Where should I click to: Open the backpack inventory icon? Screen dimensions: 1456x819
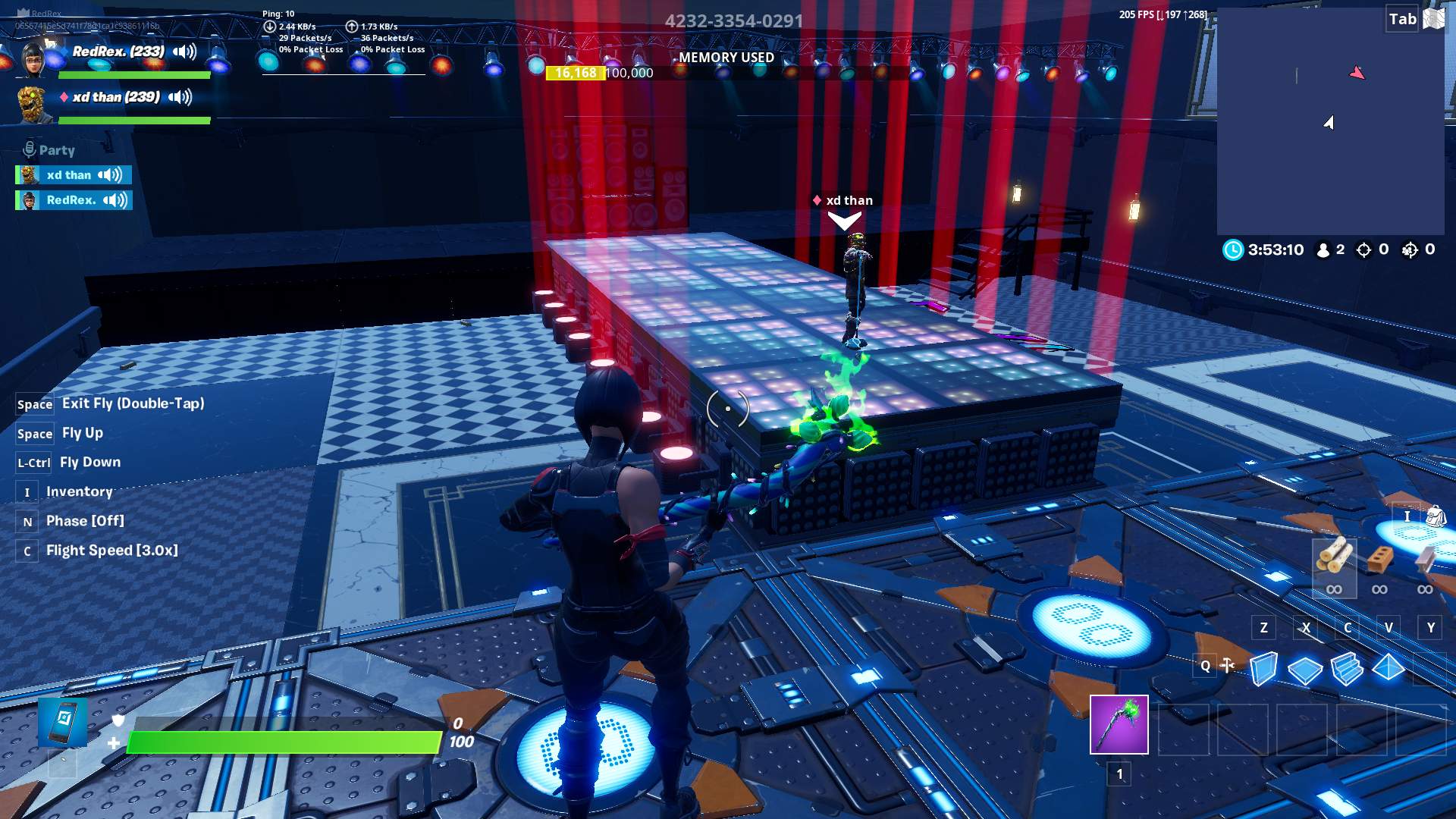click(1435, 516)
